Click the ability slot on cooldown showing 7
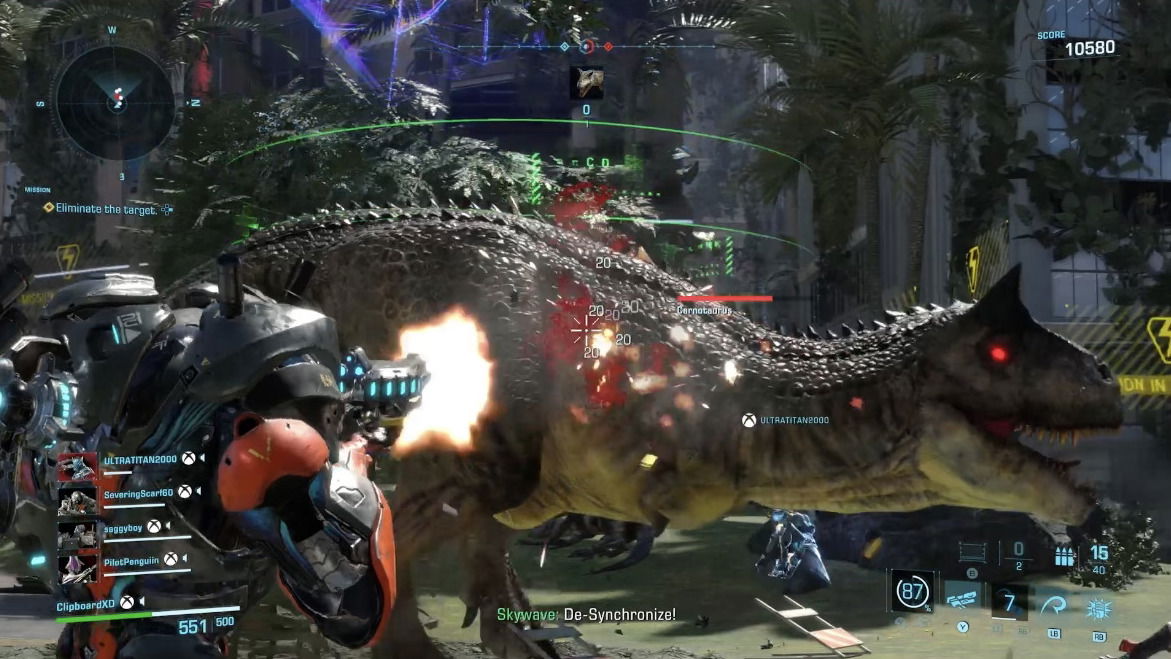 (x=1008, y=601)
